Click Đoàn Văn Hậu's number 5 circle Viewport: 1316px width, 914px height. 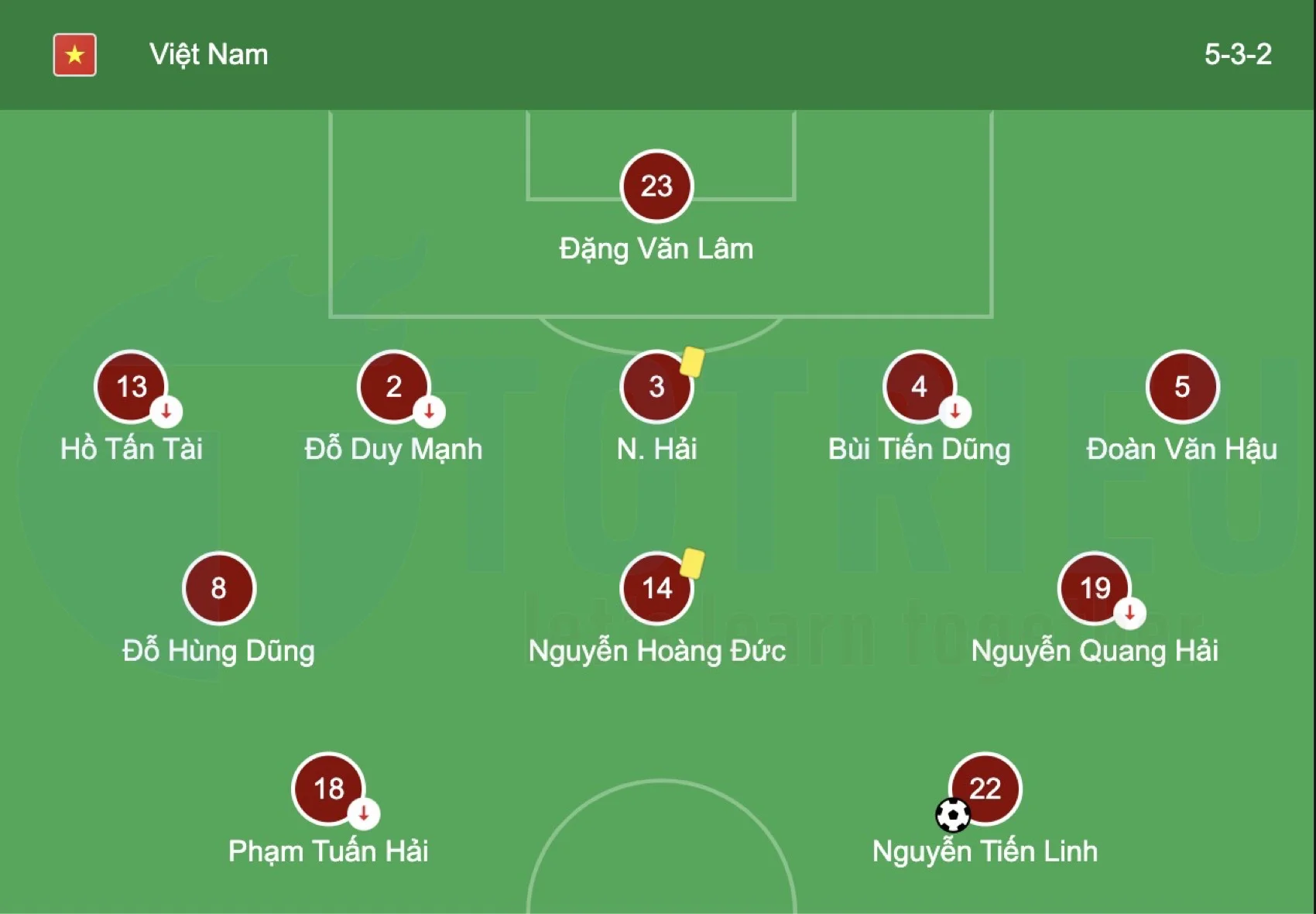1182,387
